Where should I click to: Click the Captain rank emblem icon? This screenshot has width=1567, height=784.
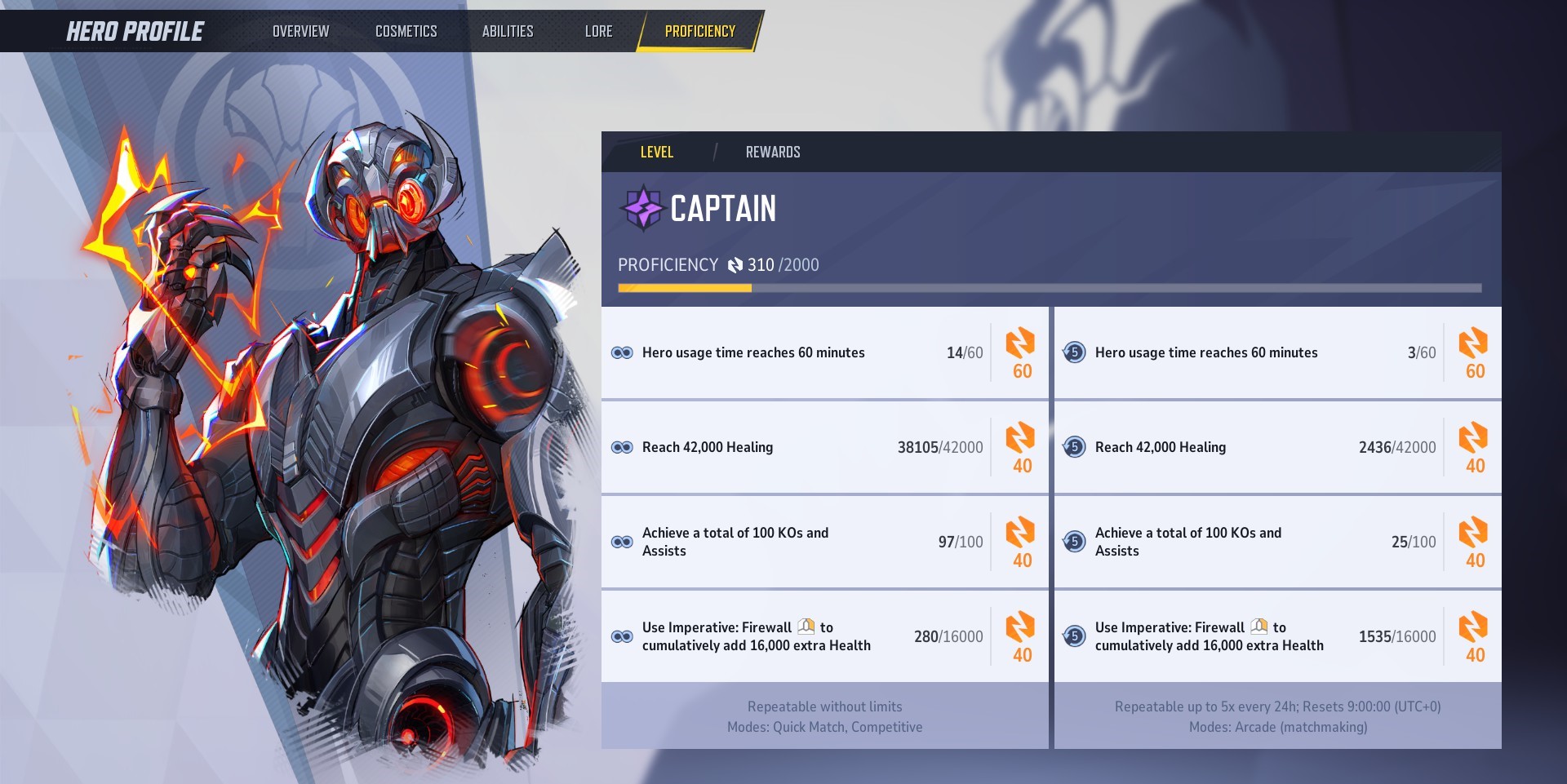[643, 208]
